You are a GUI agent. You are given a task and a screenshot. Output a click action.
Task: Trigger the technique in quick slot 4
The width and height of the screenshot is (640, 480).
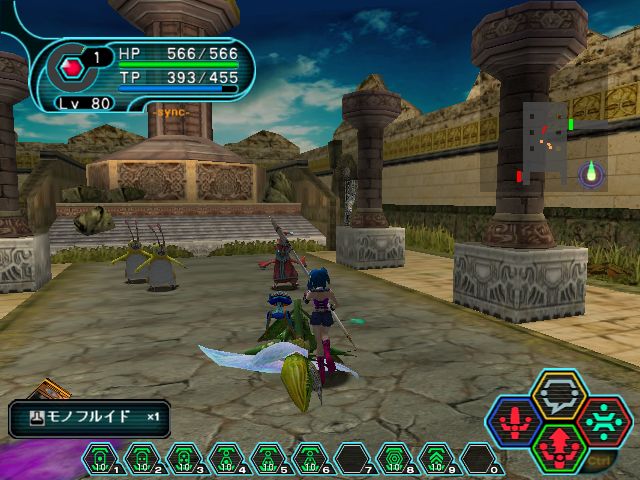(227, 459)
